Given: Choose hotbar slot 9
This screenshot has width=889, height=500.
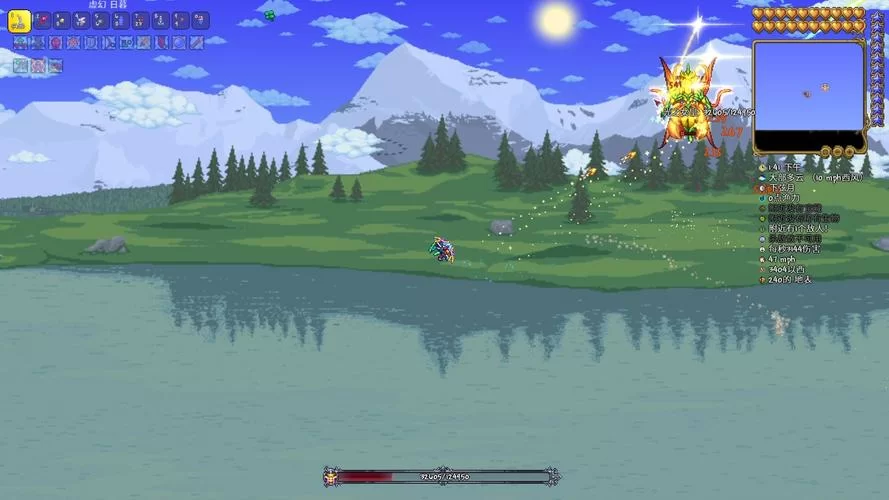Looking at the screenshot, I should pos(181,21).
